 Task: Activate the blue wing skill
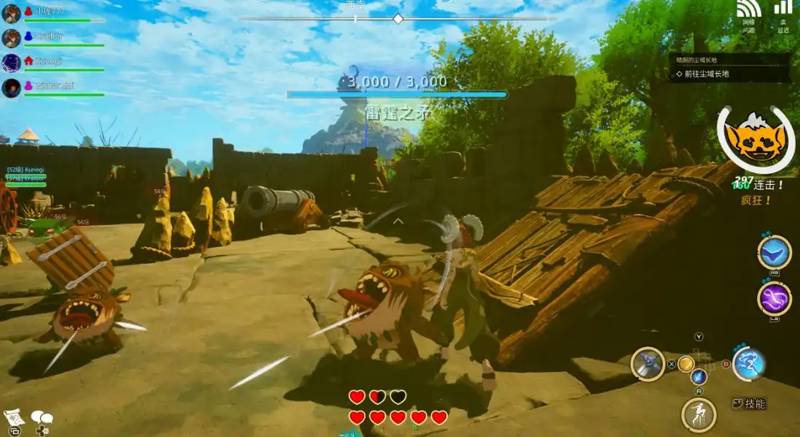click(x=773, y=253)
